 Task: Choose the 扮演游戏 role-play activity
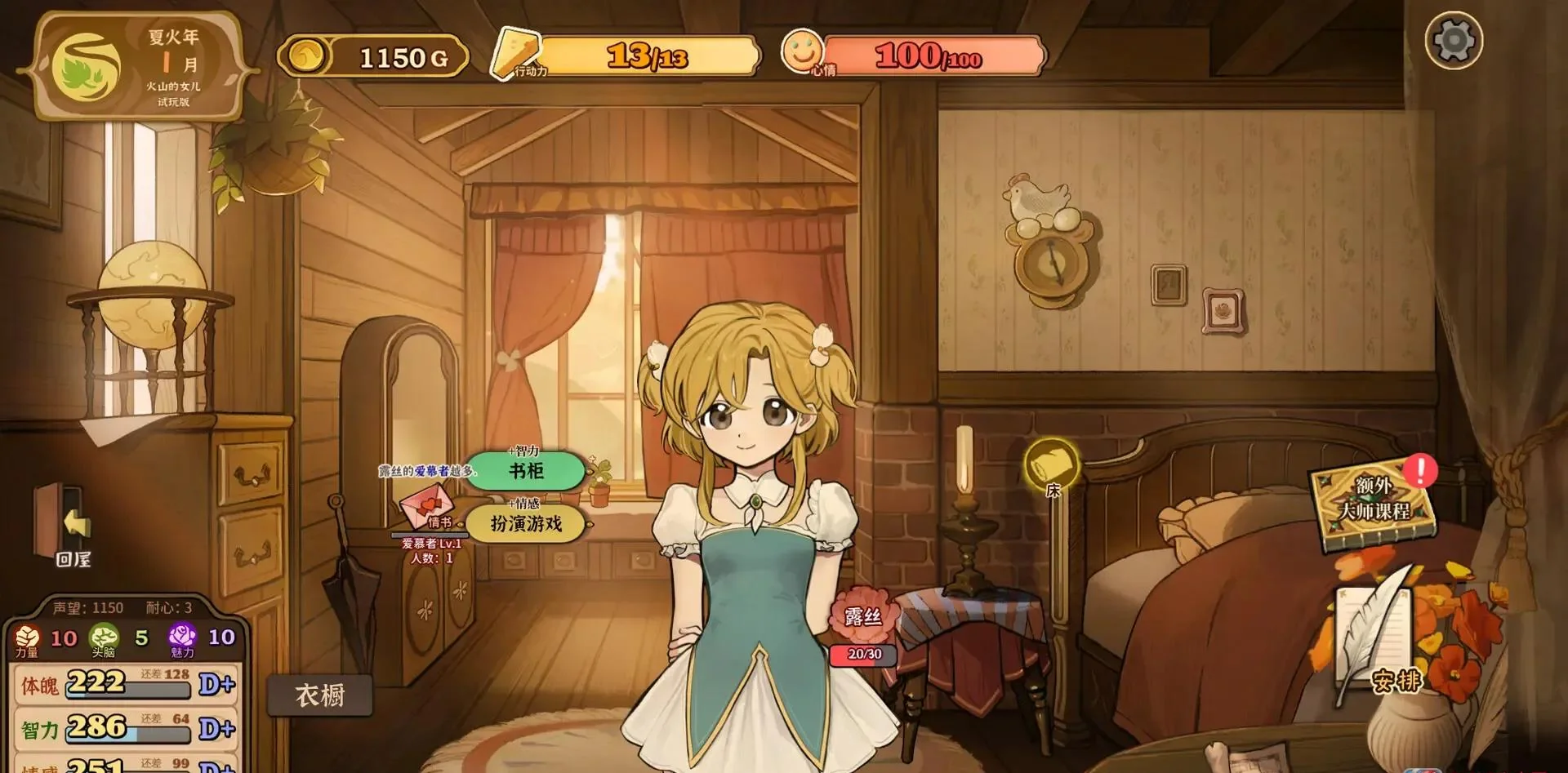(x=526, y=524)
